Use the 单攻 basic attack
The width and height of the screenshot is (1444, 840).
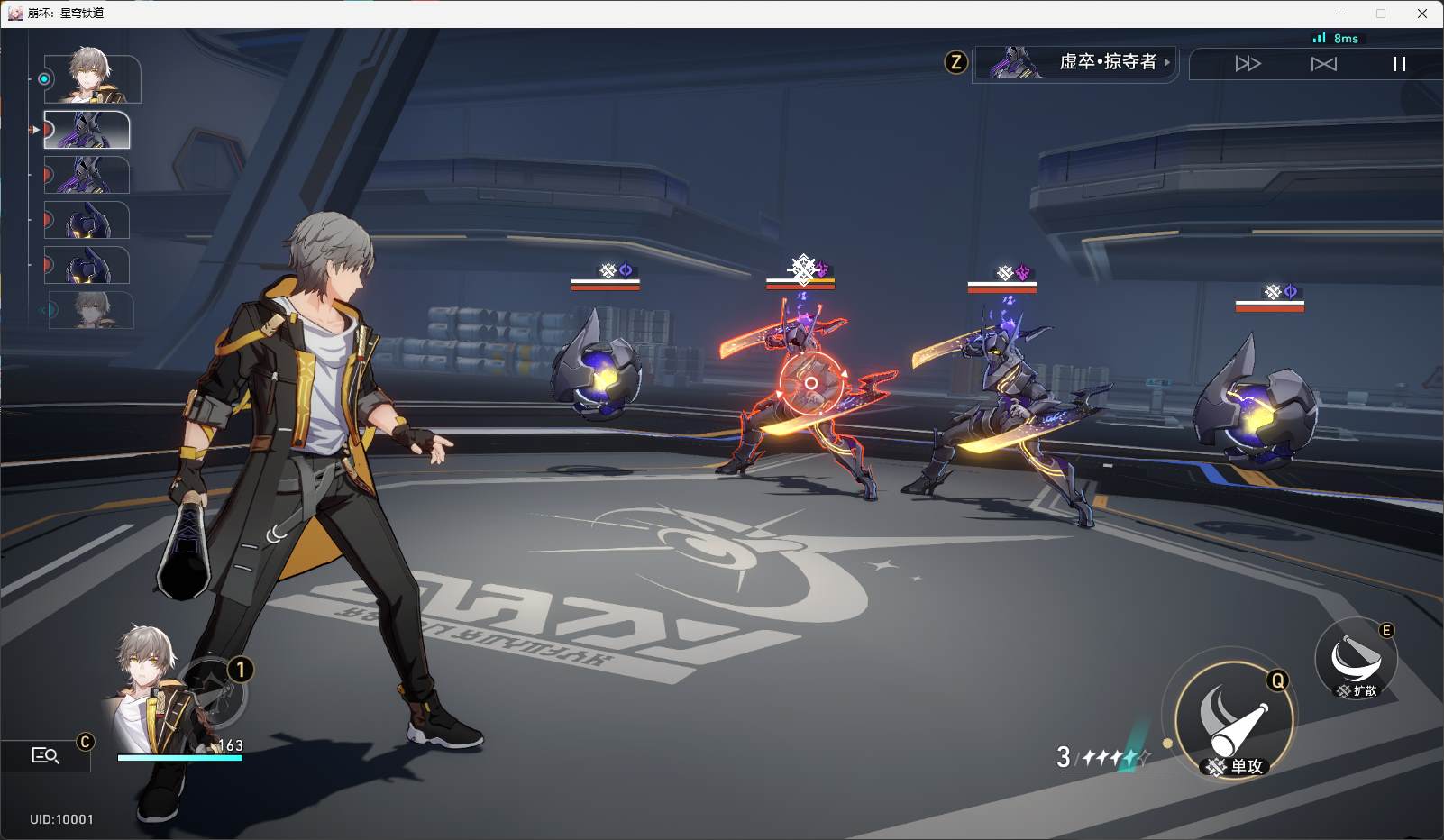pyautogui.click(x=1234, y=722)
